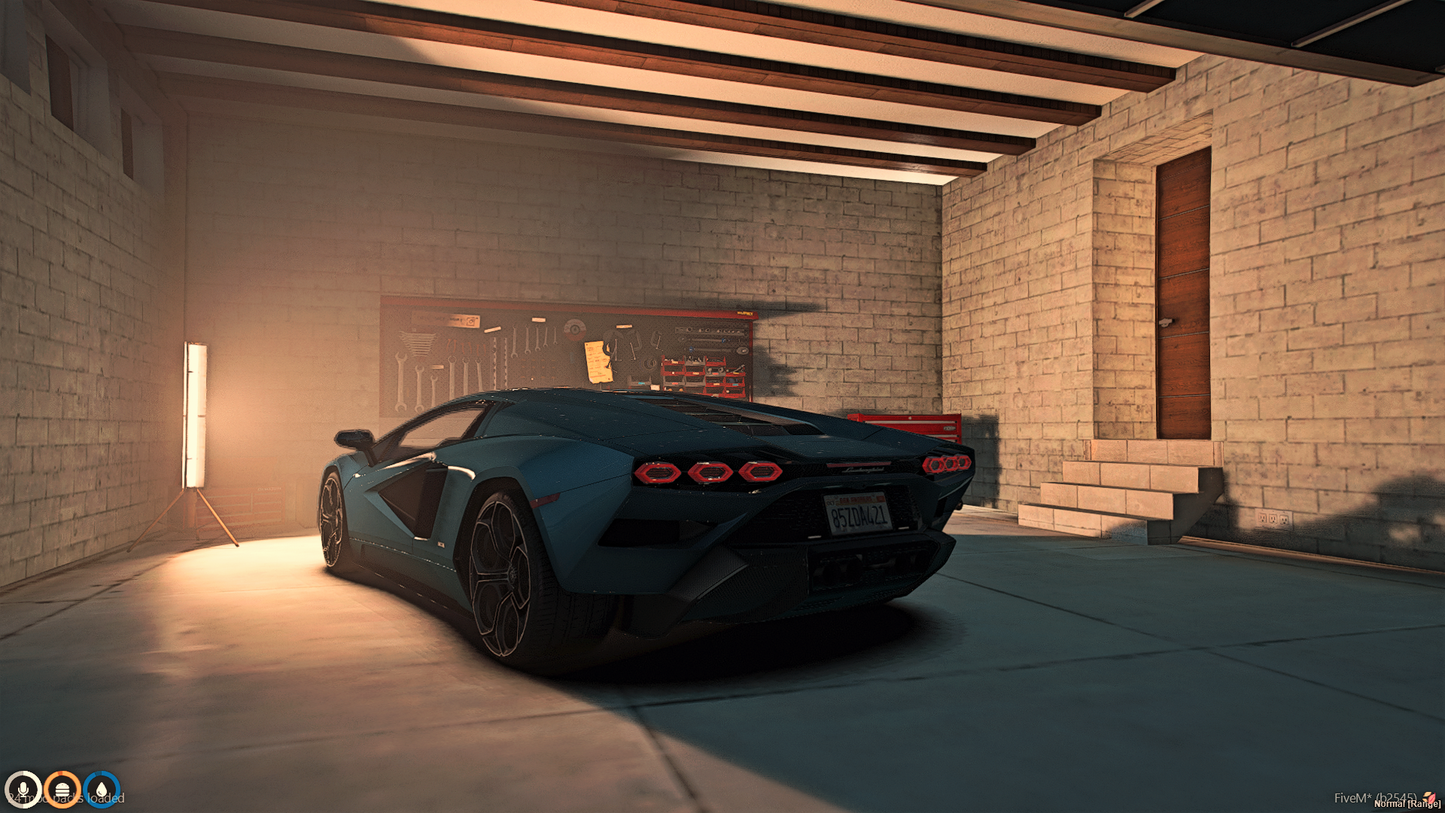Click the microphone voice status icon

tap(22, 790)
